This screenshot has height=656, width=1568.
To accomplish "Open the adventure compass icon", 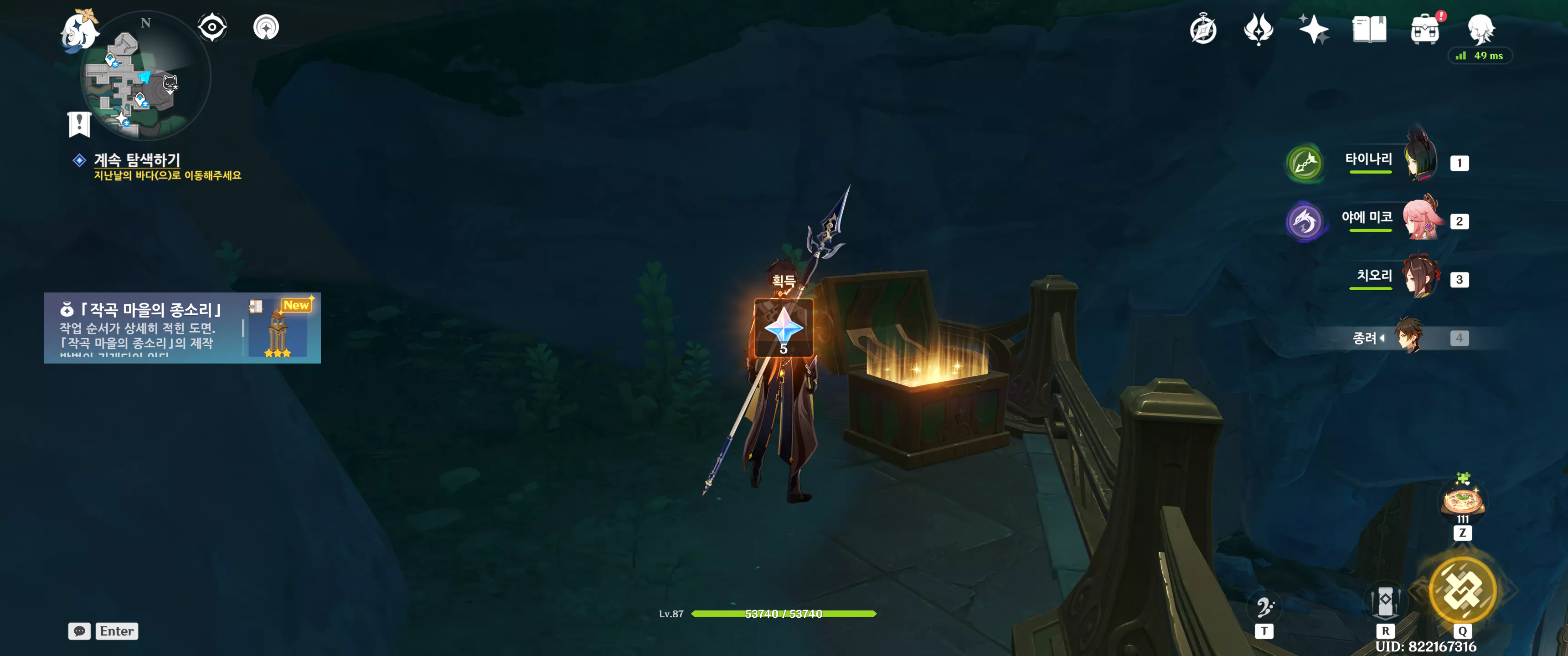I will (1203, 29).
